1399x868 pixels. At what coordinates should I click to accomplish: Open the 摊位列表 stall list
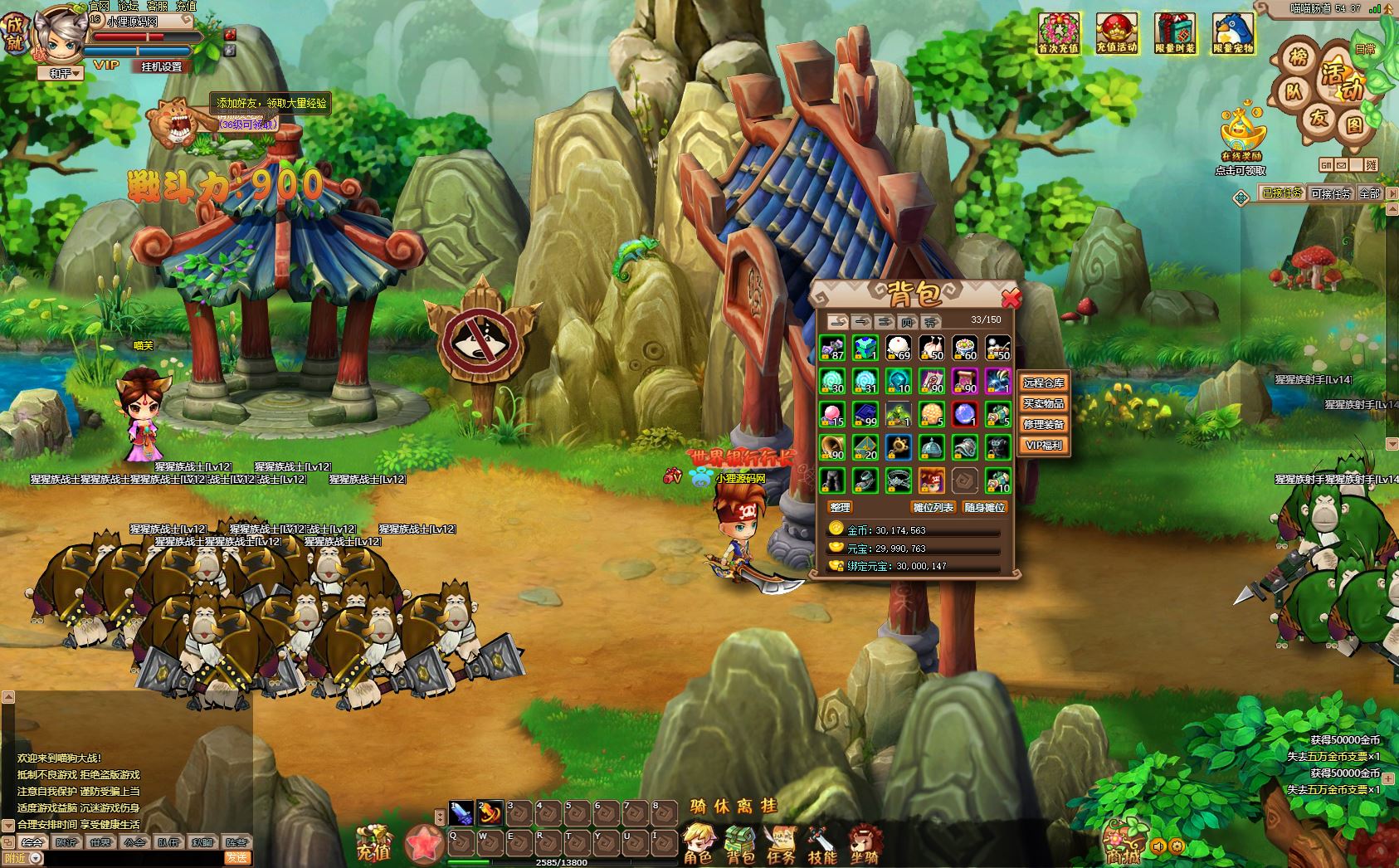pos(933,507)
